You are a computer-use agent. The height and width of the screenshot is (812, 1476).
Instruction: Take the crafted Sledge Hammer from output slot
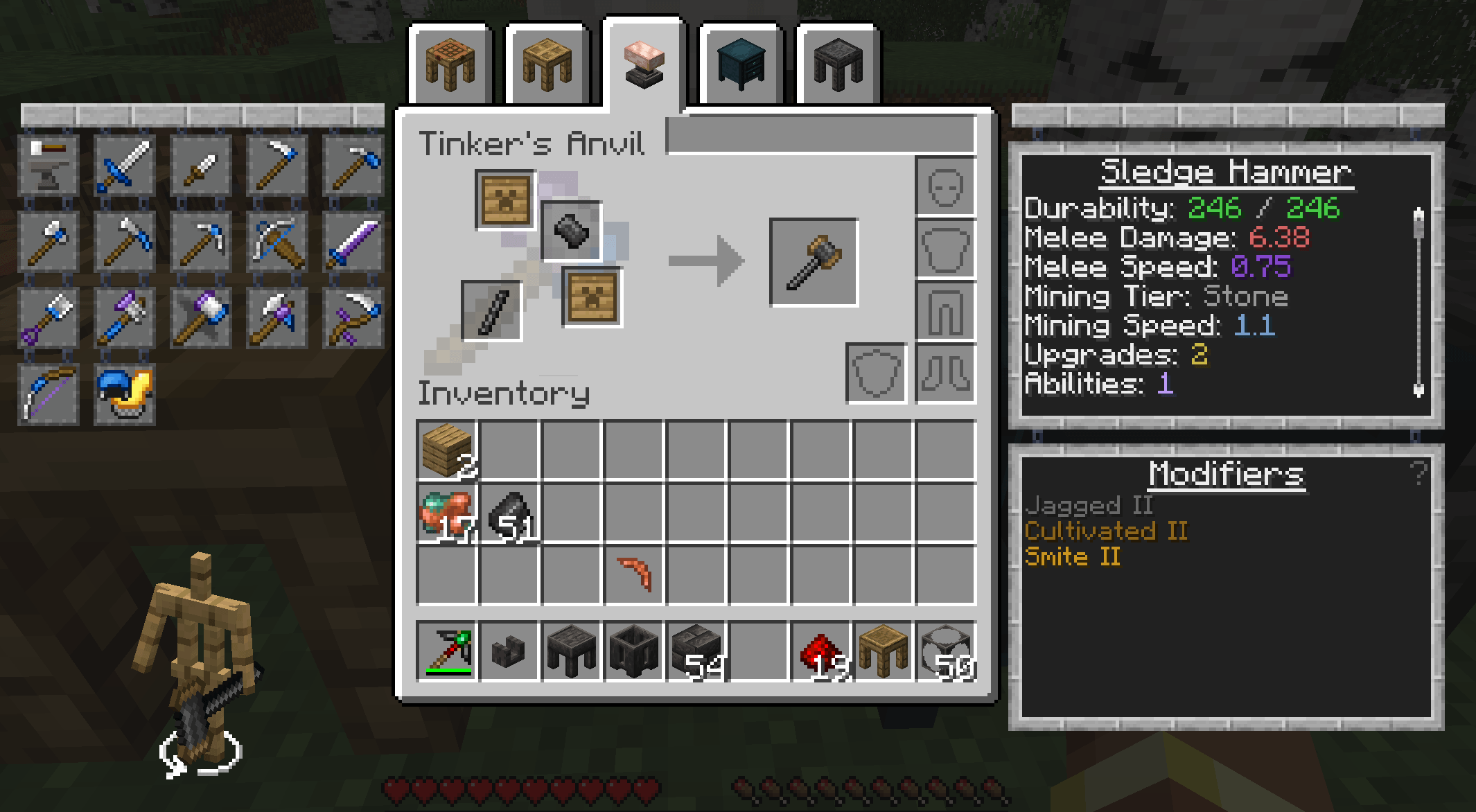[x=814, y=262]
